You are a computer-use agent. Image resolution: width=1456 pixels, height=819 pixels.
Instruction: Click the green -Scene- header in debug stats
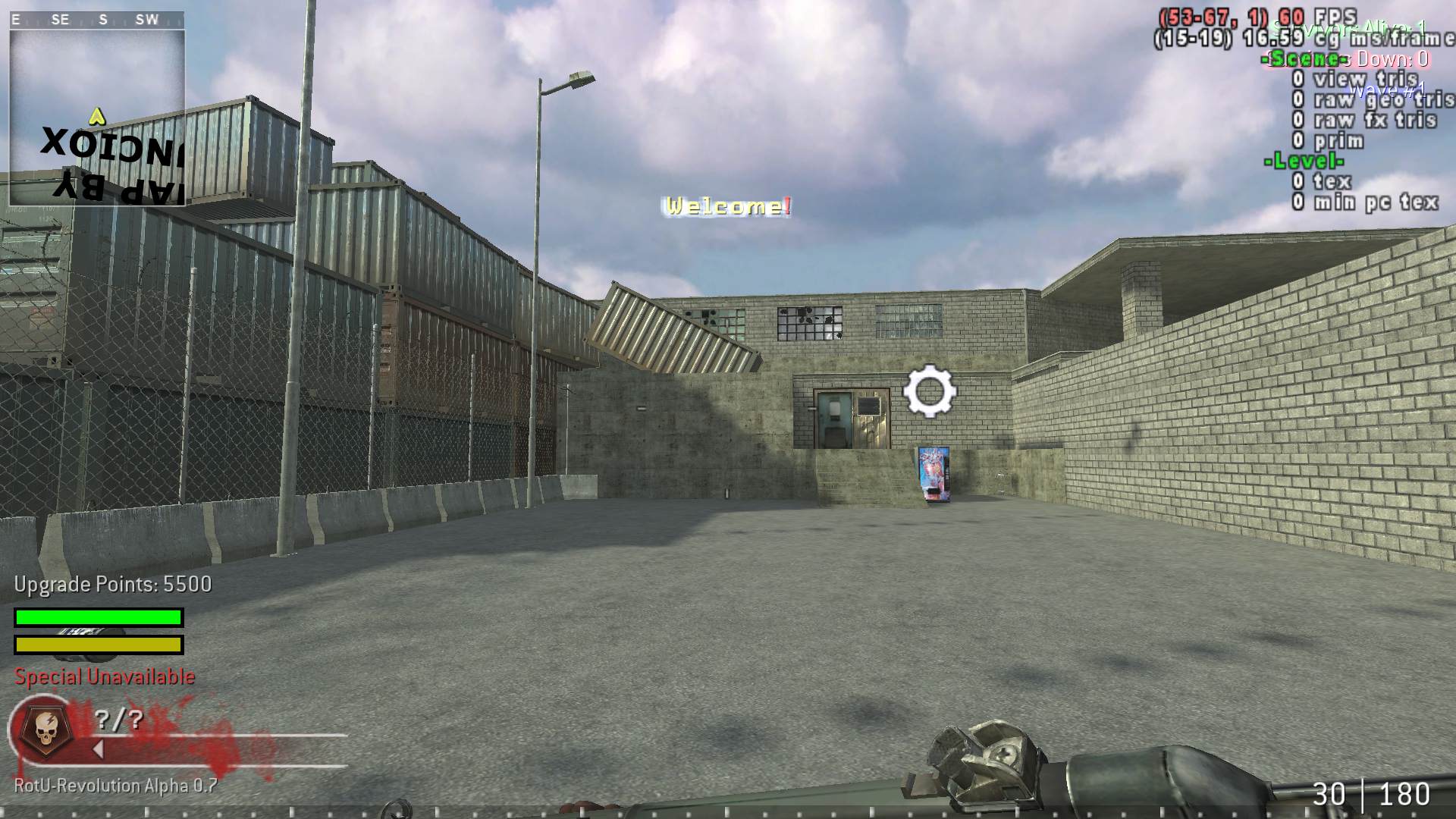pos(1303,60)
